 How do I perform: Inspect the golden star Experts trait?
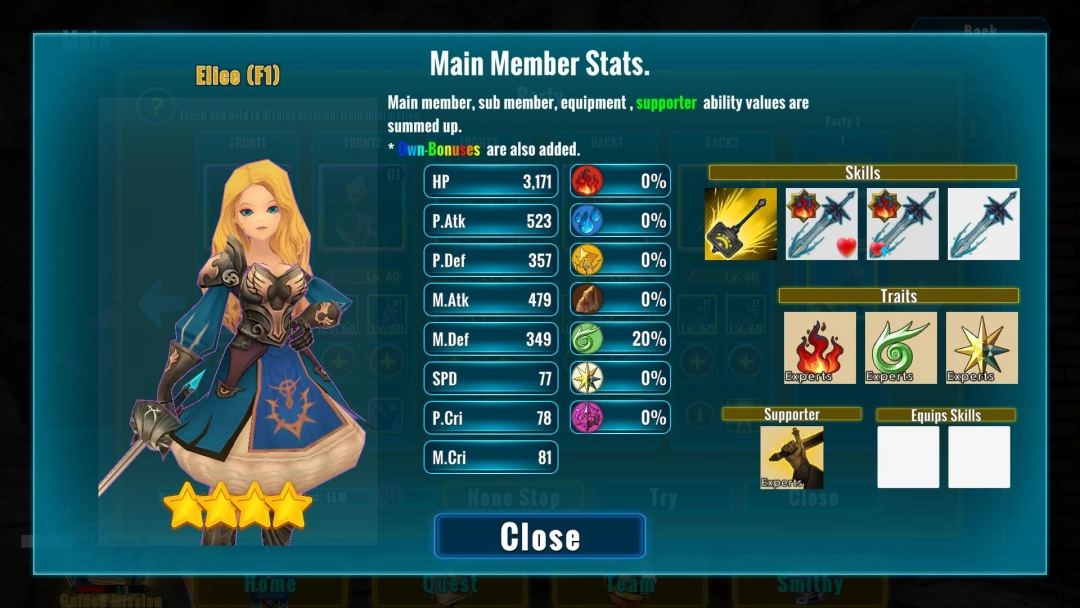click(981, 348)
